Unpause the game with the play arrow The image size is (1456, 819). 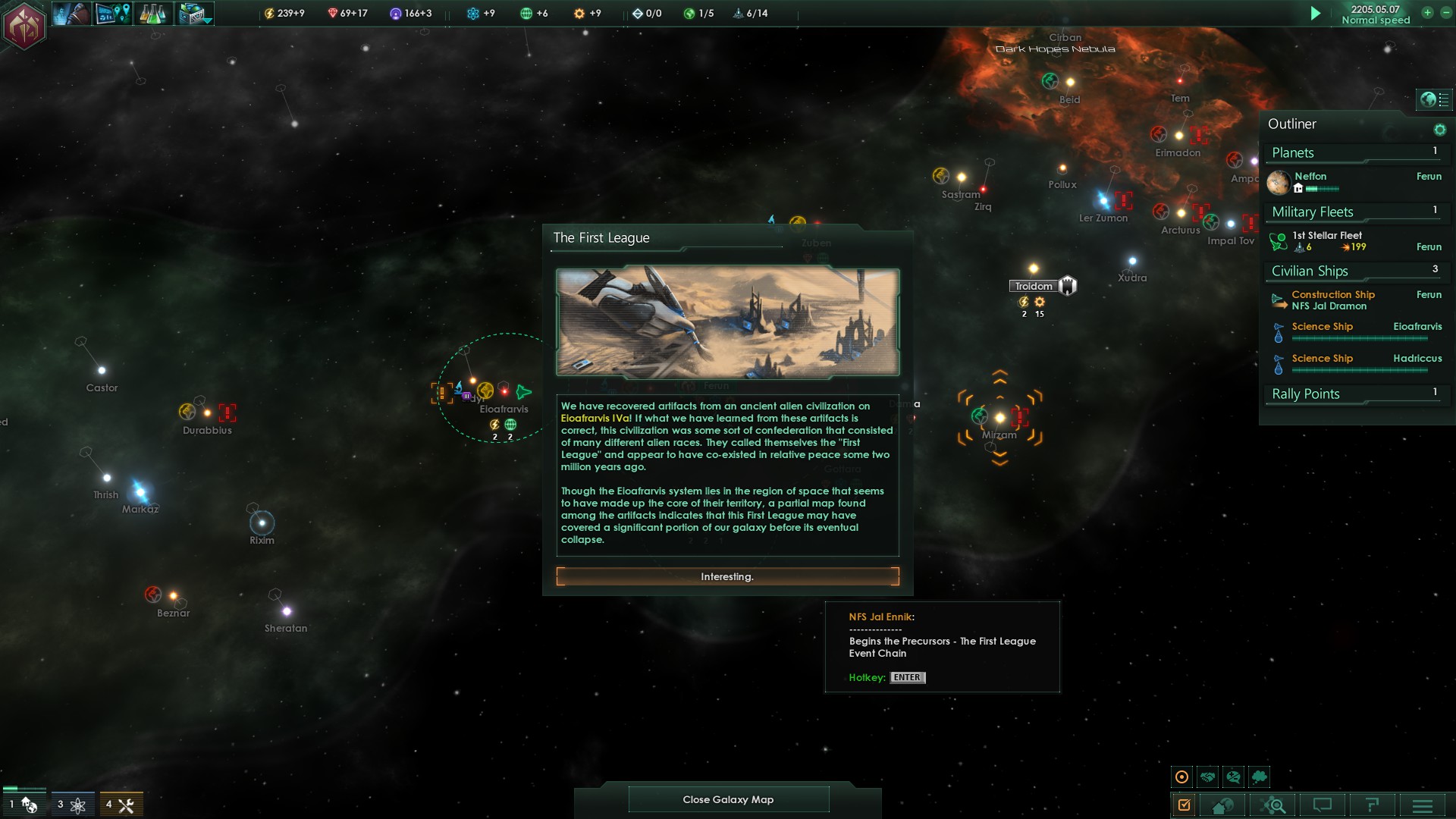tap(1316, 14)
